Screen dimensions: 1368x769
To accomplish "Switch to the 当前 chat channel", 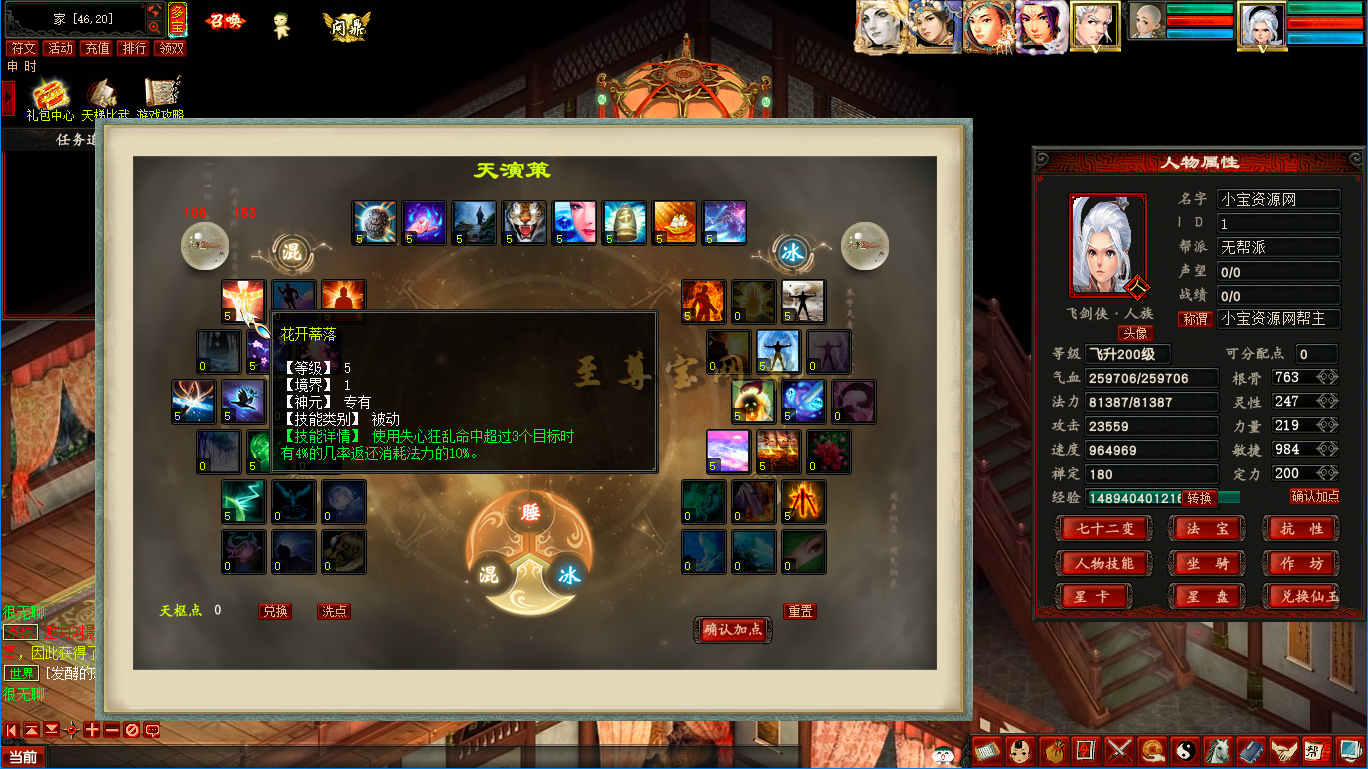I will pos(22,757).
